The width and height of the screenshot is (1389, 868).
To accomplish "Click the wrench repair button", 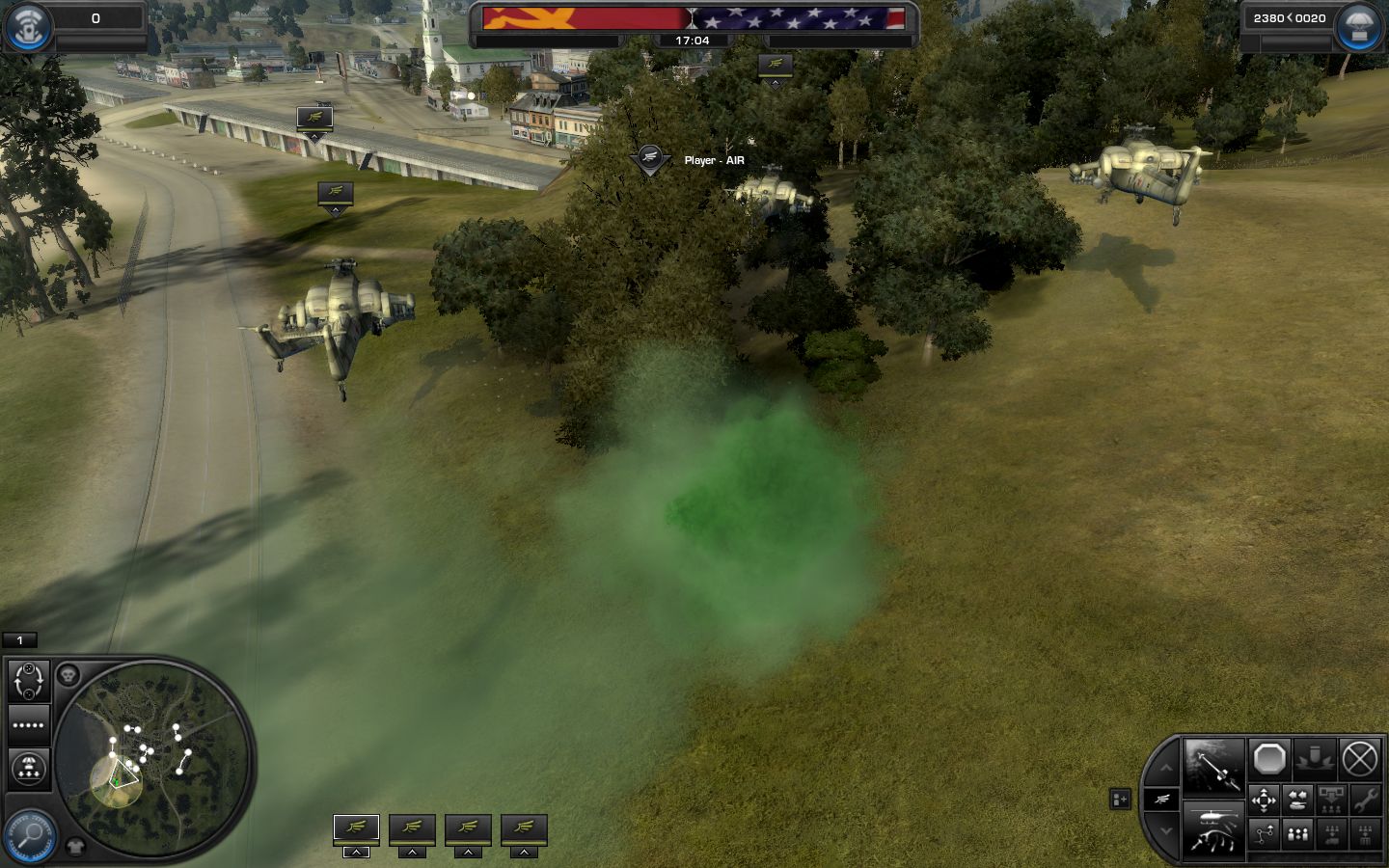I will (1365, 800).
